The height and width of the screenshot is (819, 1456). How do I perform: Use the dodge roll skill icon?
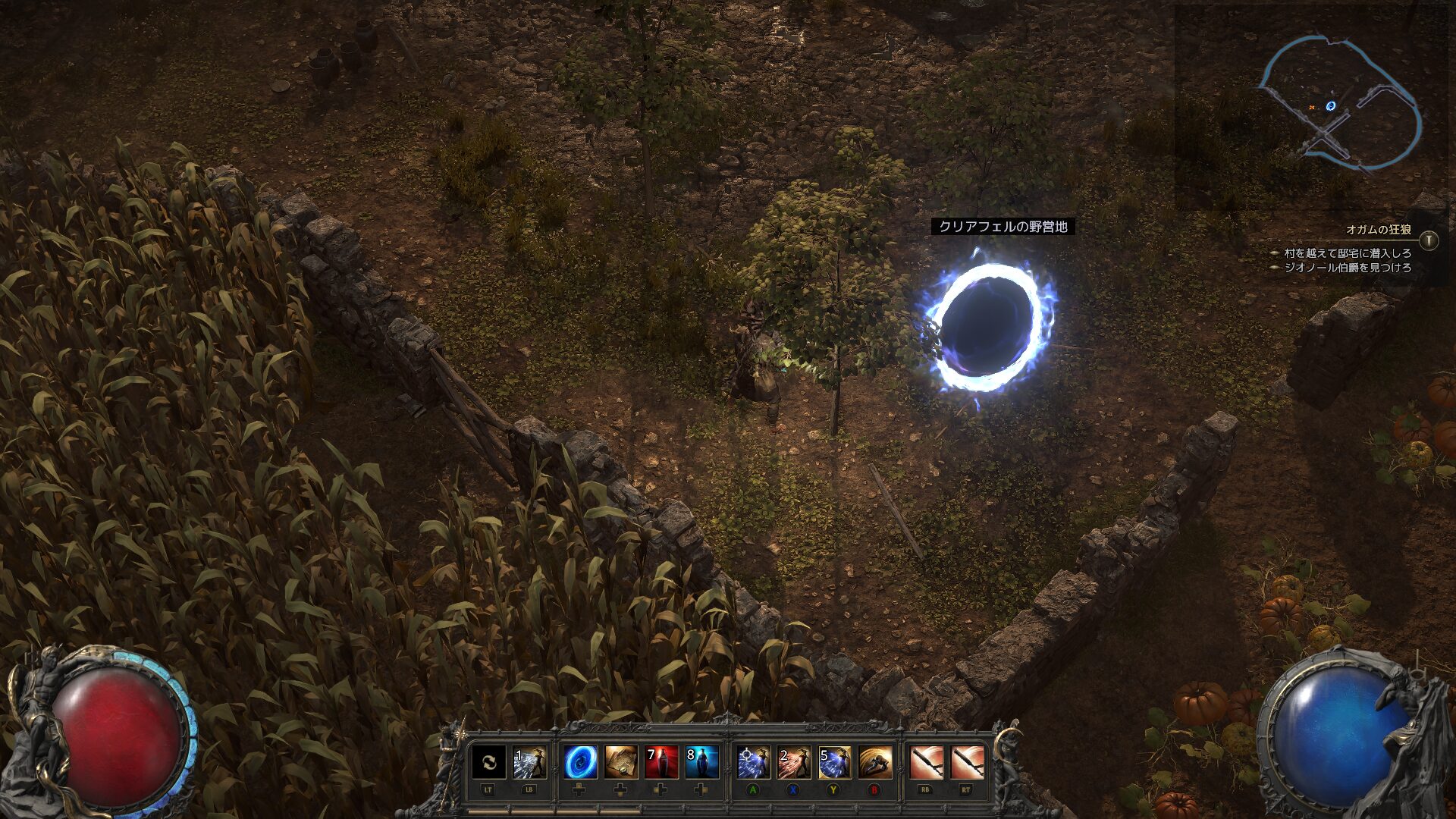click(874, 762)
